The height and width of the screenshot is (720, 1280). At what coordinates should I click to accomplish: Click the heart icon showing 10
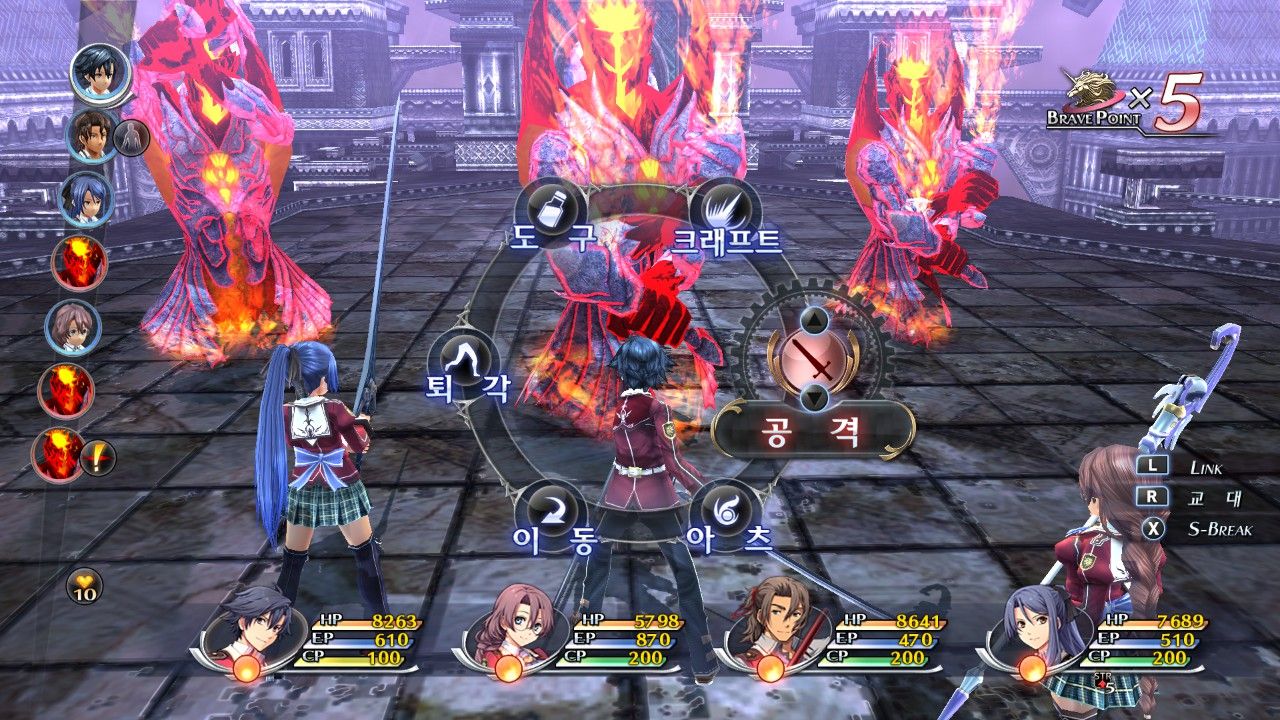[x=84, y=586]
